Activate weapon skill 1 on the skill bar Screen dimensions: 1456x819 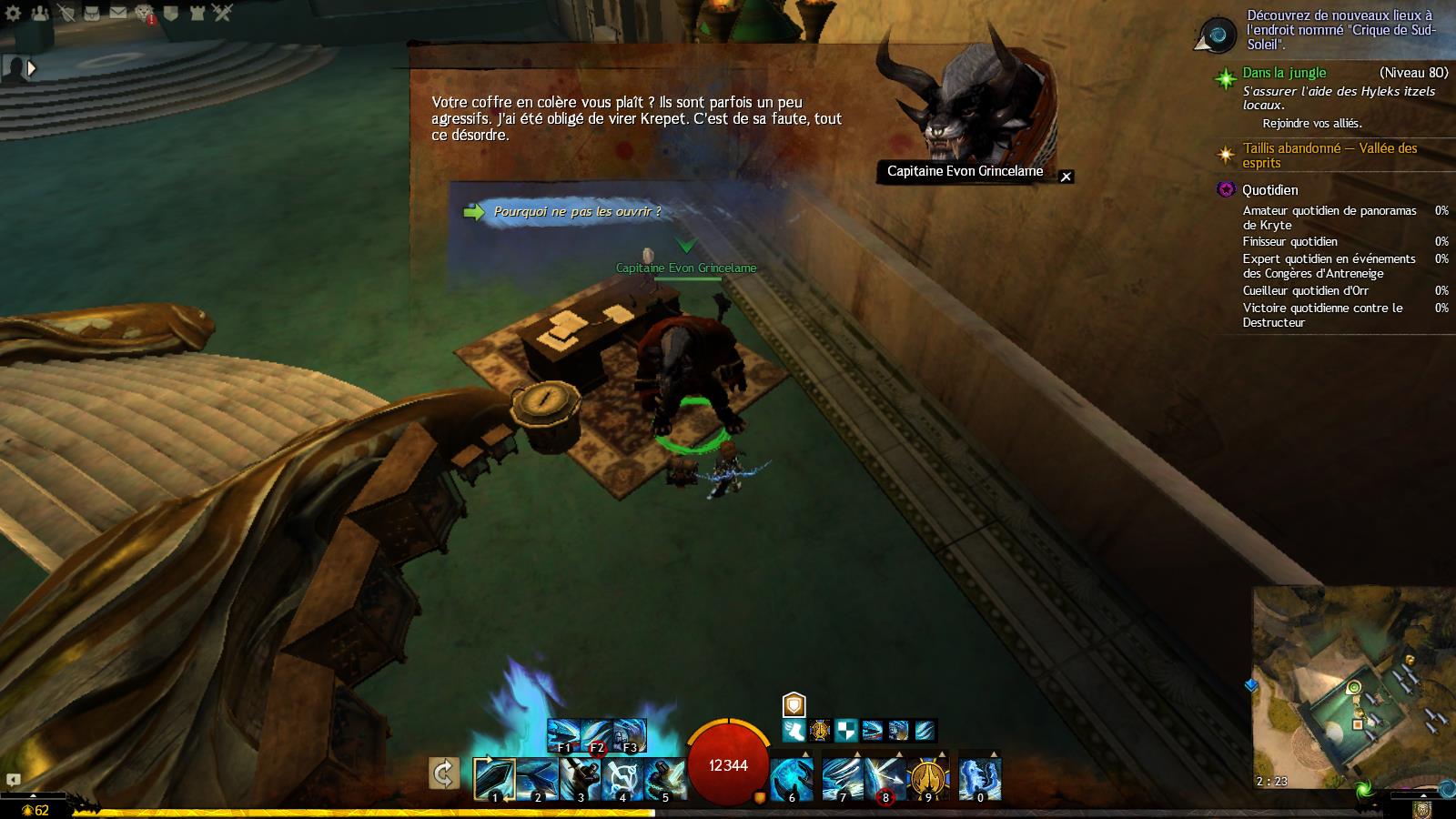[x=495, y=780]
